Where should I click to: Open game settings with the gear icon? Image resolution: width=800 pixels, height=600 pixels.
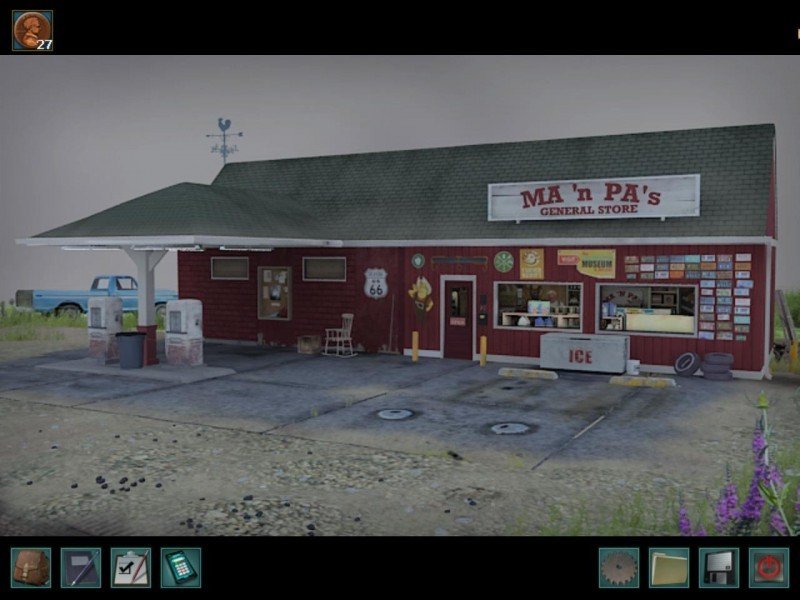[618, 567]
